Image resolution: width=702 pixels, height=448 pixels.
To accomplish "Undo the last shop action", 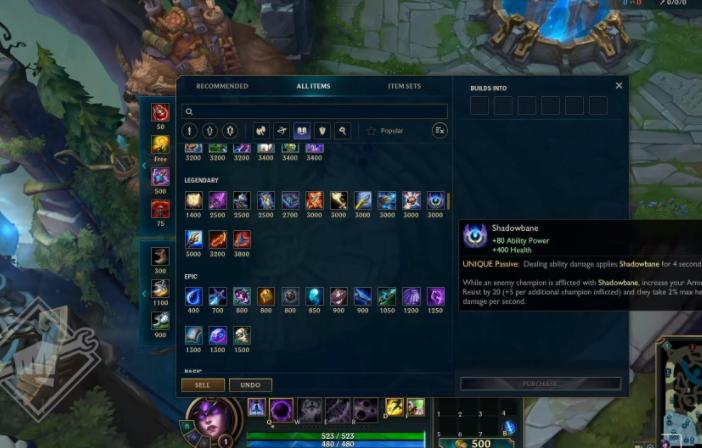I will pos(250,385).
